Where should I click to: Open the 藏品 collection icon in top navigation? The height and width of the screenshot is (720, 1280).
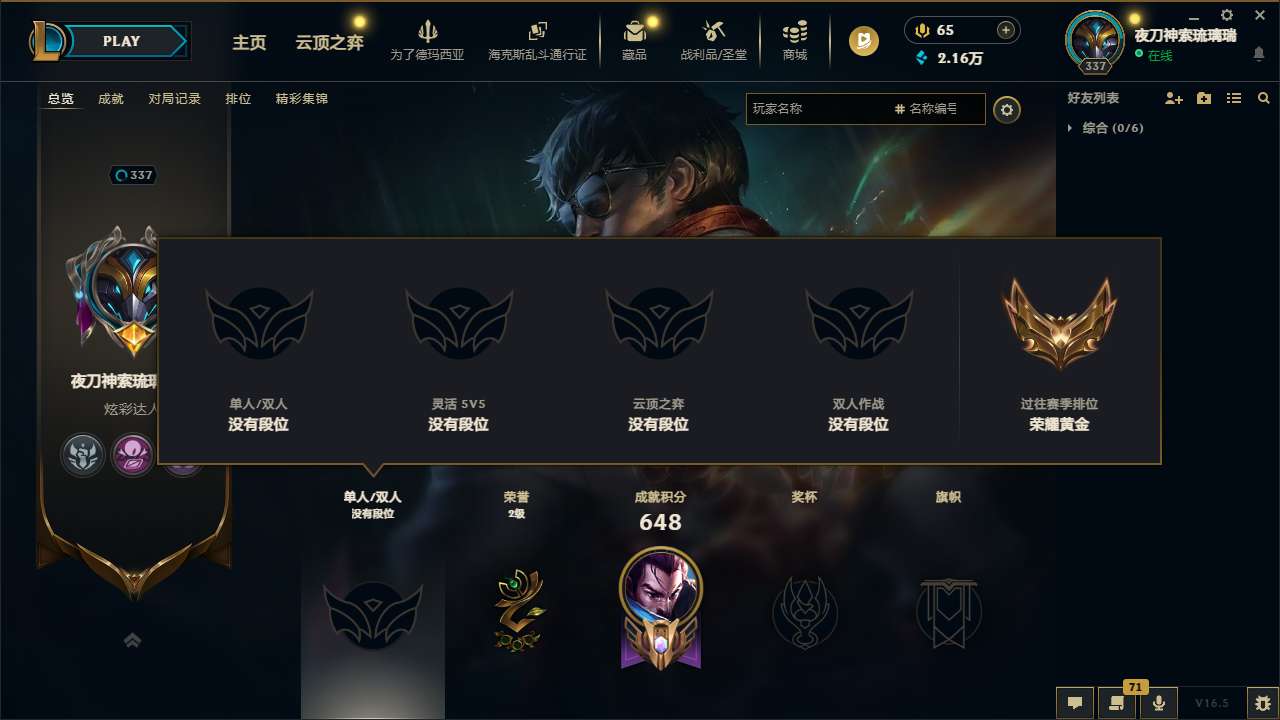click(x=634, y=32)
